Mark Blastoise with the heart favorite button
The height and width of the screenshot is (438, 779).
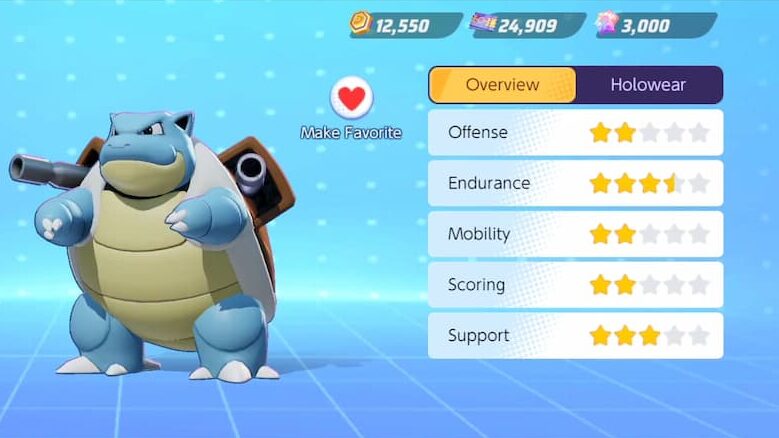pos(351,98)
